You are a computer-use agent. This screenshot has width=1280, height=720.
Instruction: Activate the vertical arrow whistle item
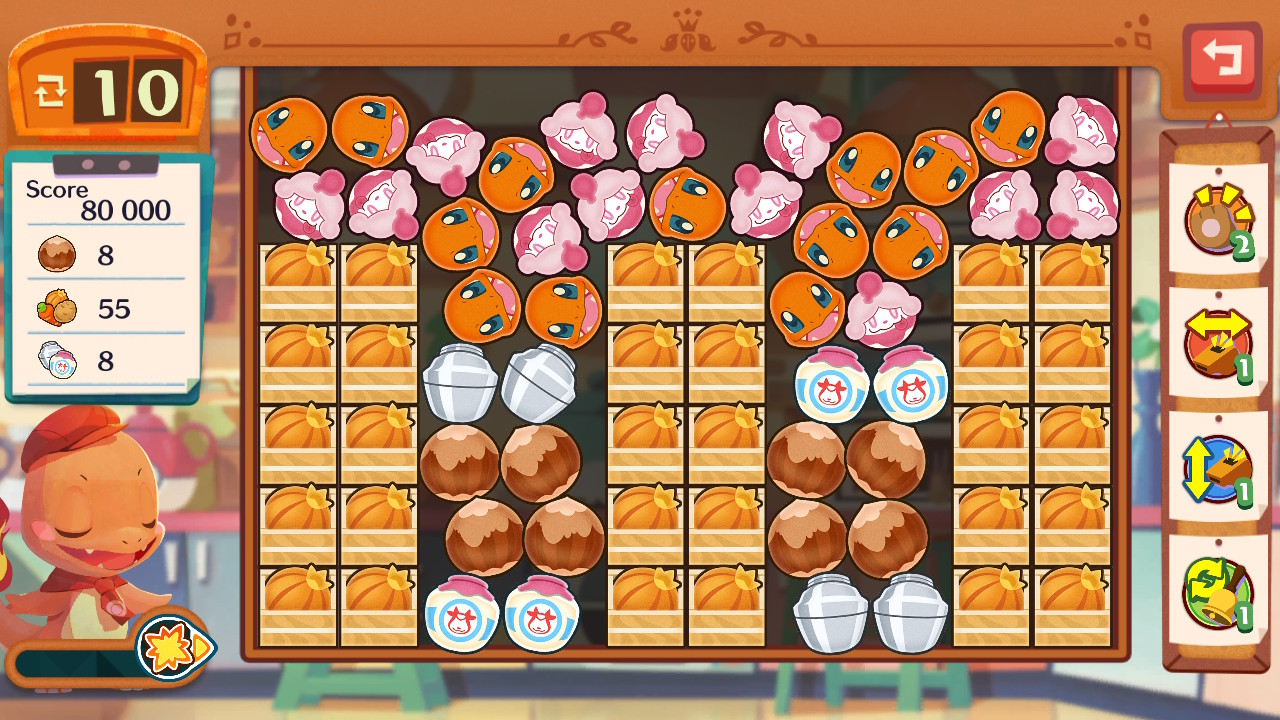1218,469
